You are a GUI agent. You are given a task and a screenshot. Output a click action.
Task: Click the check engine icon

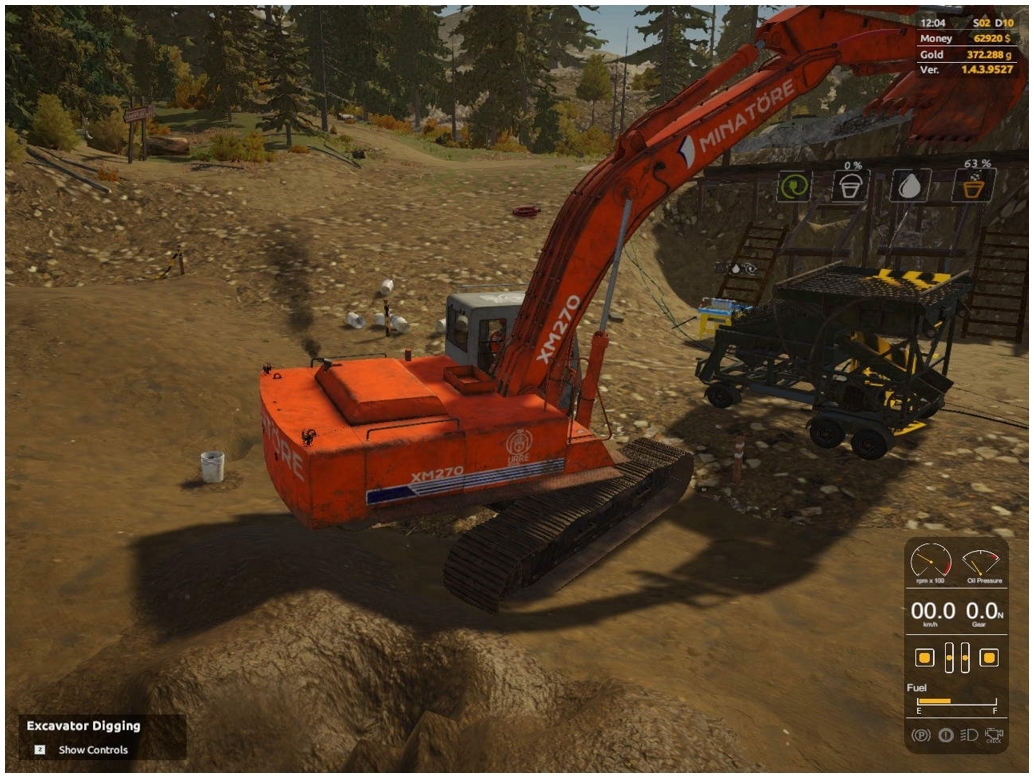(993, 735)
